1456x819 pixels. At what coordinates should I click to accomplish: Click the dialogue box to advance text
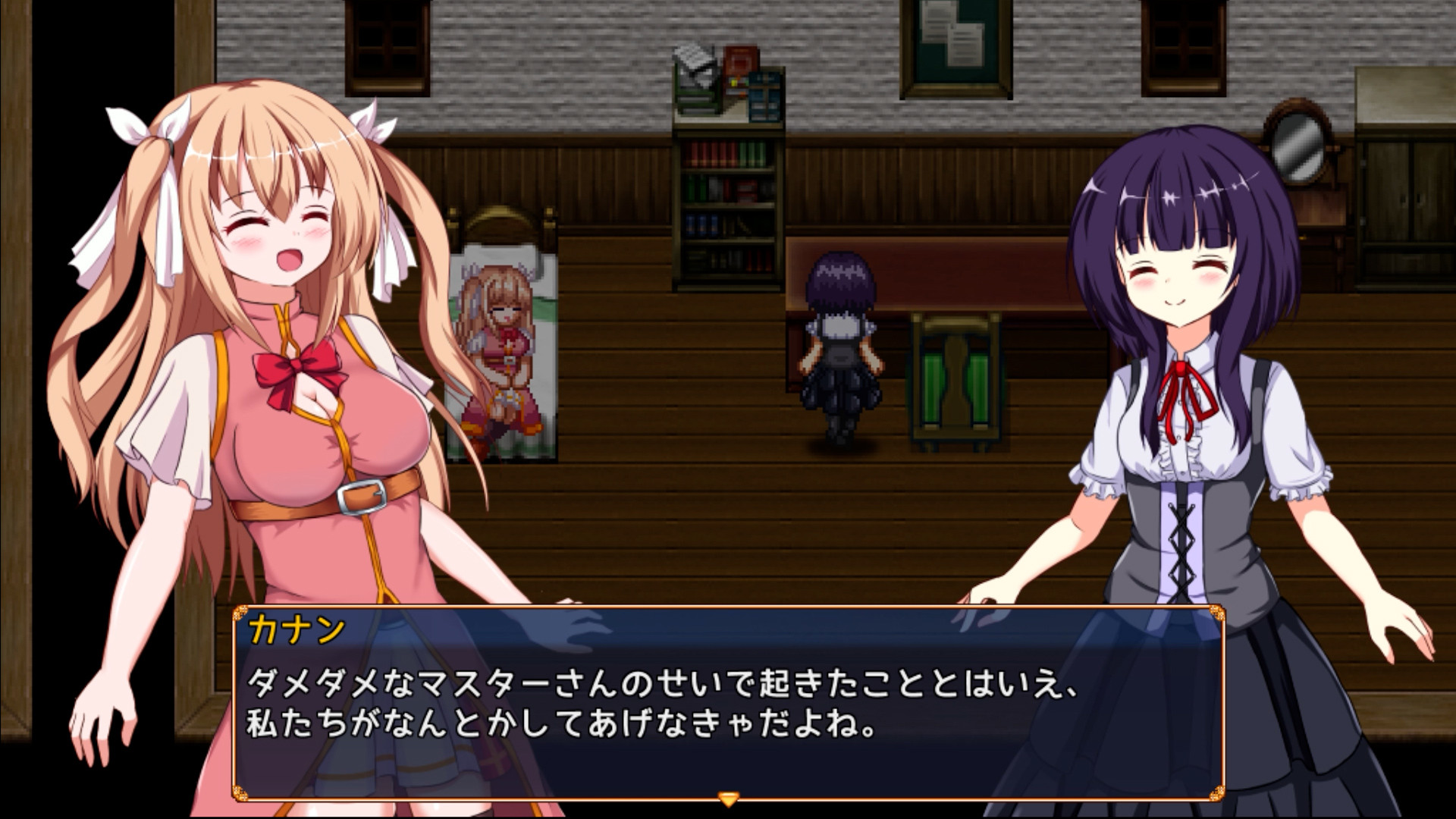728,705
